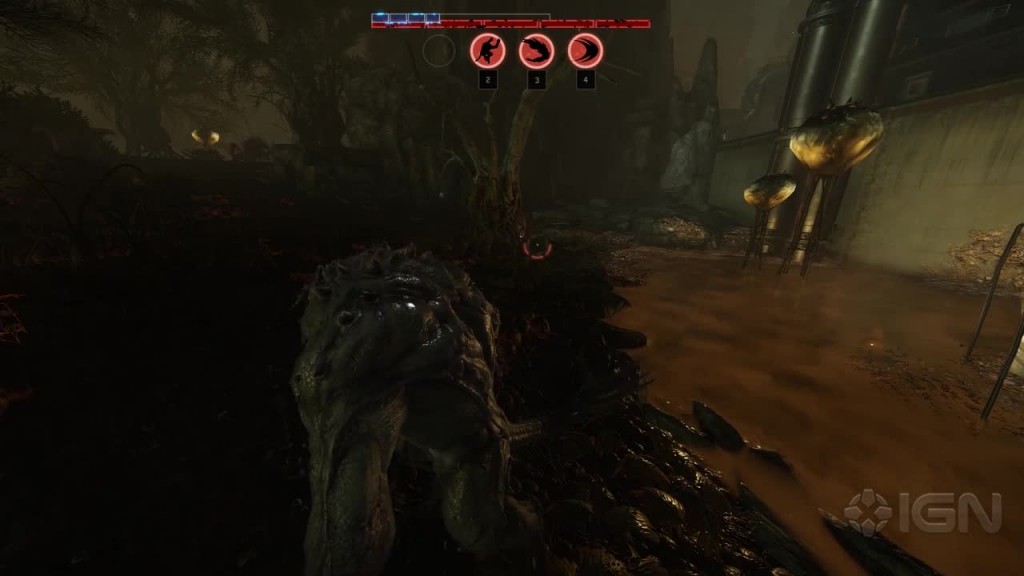Trigger the curved claw slash ability

tap(585, 51)
